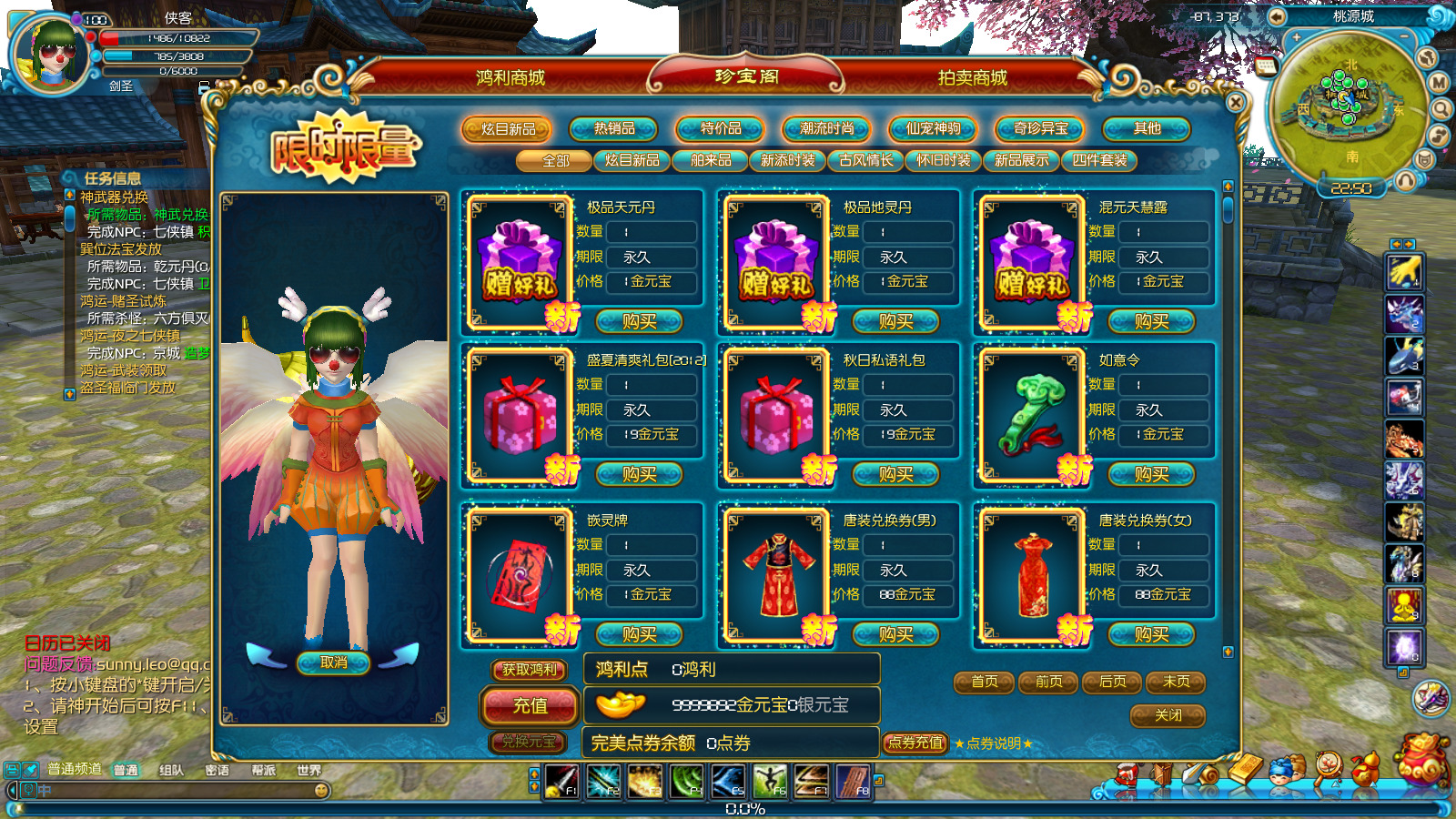Viewport: 1456px width, 819px height.
Task: Cancel the outfit preview with 取消
Action: (x=333, y=662)
